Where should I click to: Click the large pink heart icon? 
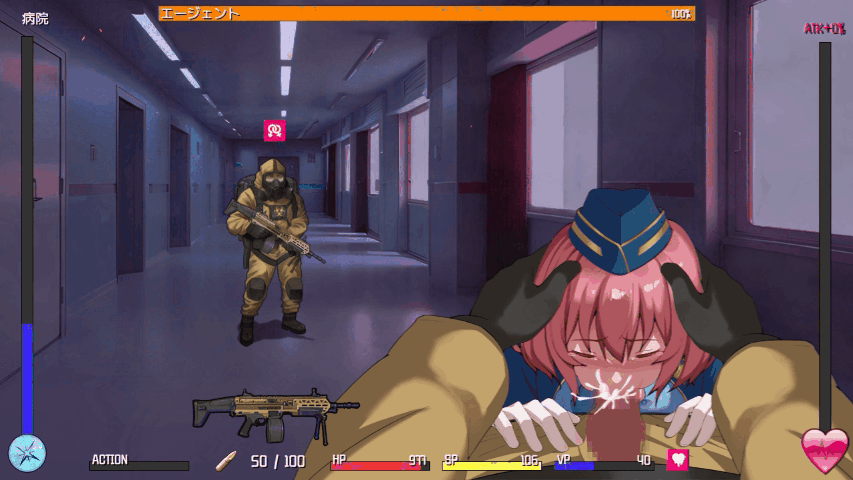825,451
